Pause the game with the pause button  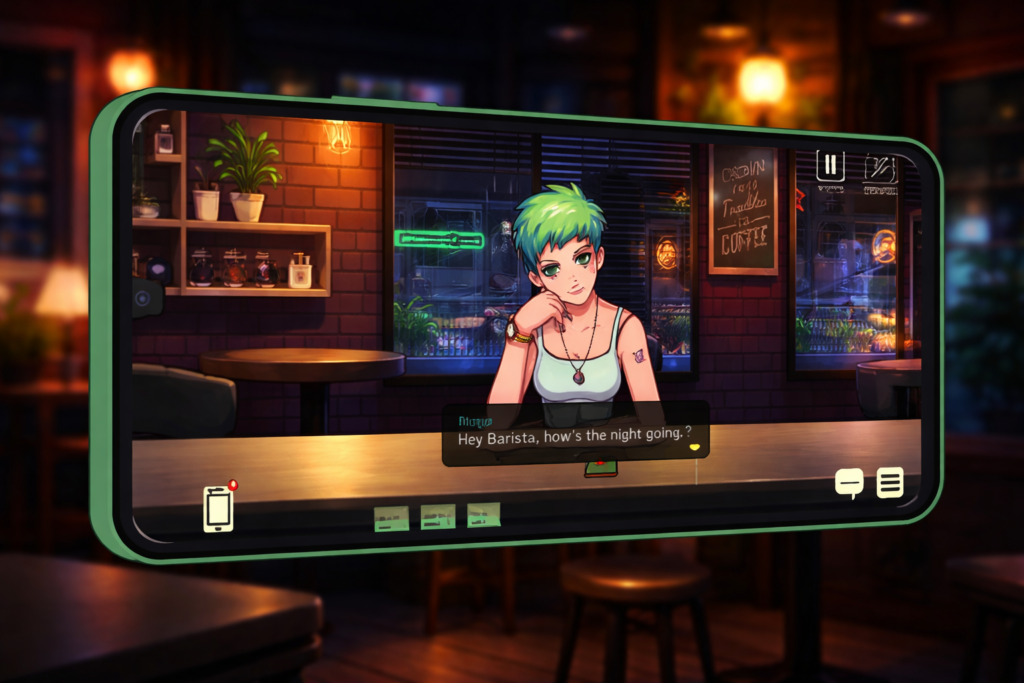click(830, 165)
